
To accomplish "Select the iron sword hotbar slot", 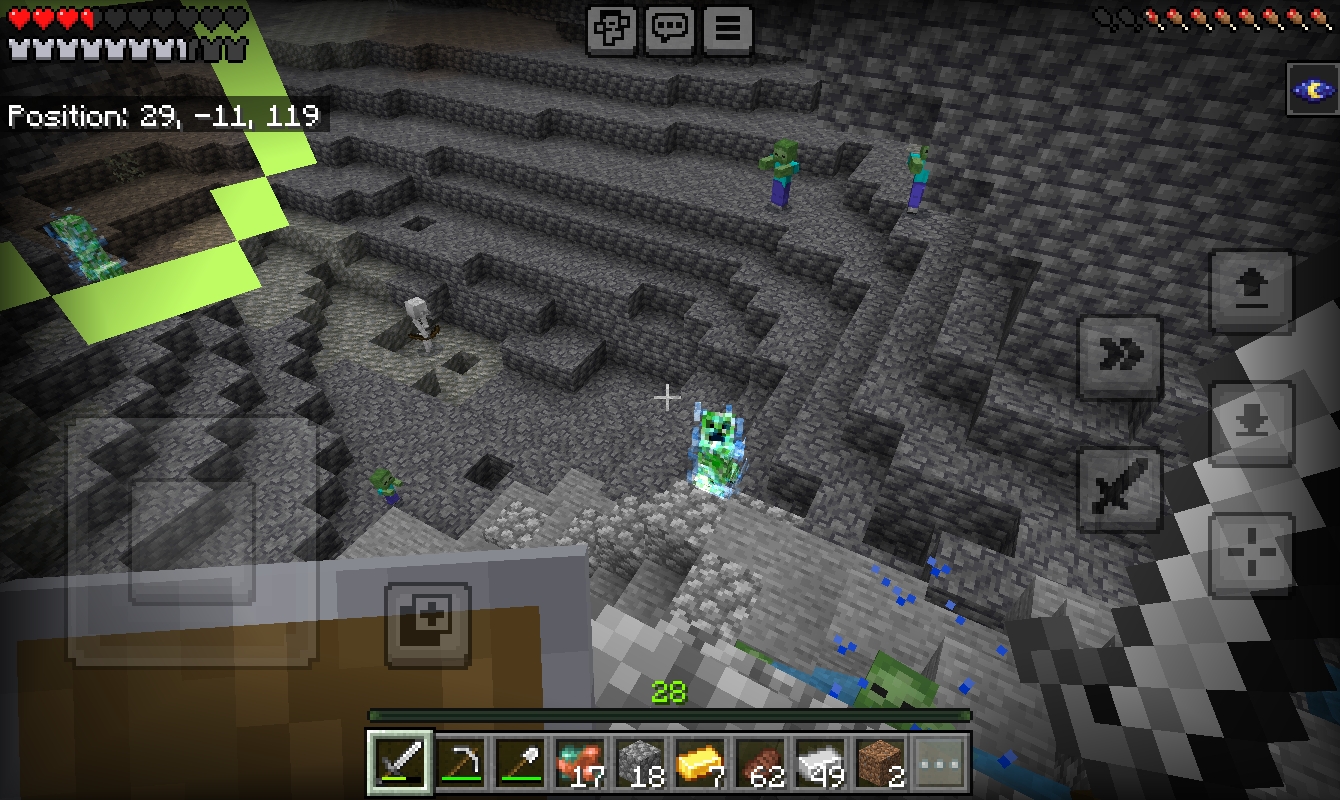I will (400, 763).
